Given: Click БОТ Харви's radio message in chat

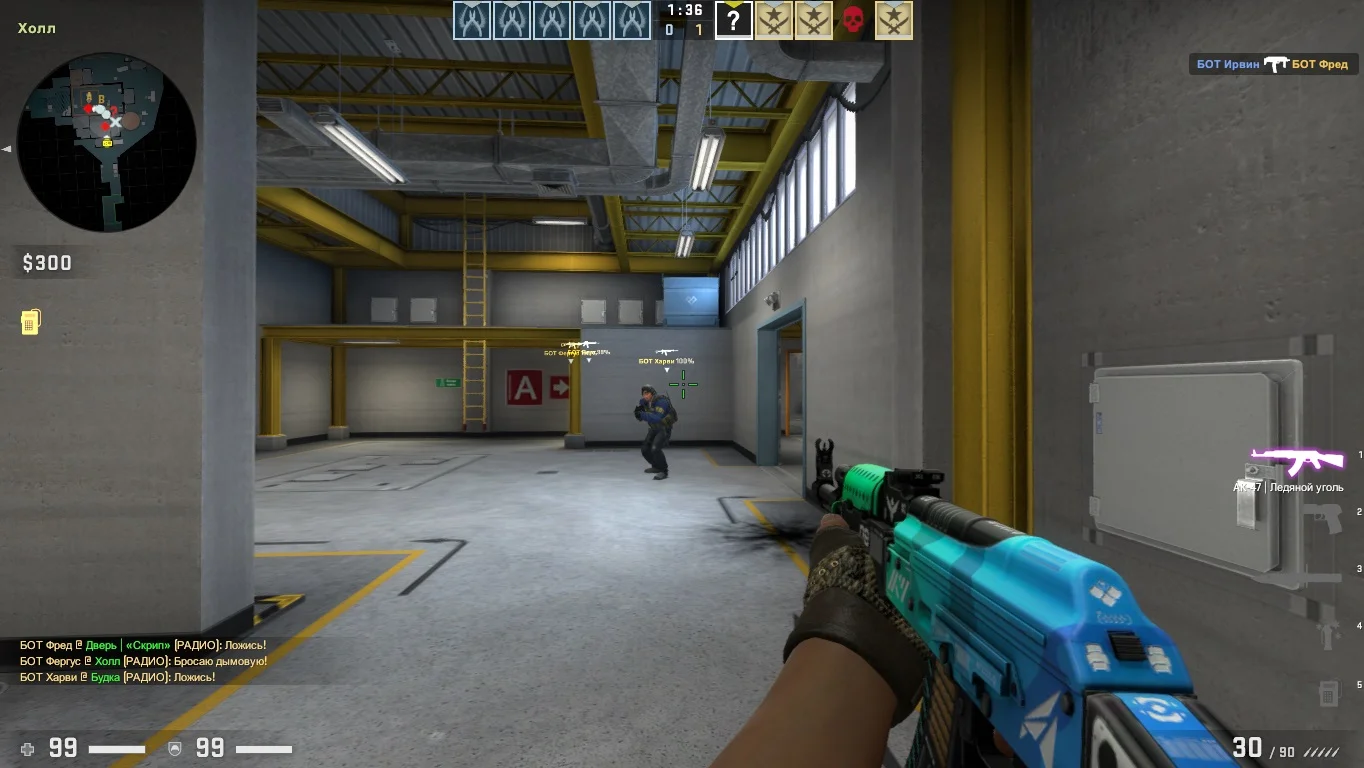Looking at the screenshot, I should pos(118,677).
